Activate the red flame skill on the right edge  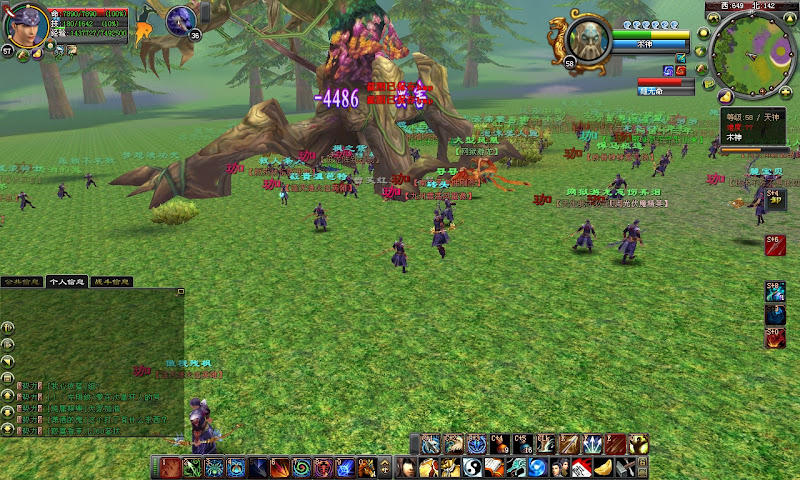(775, 338)
